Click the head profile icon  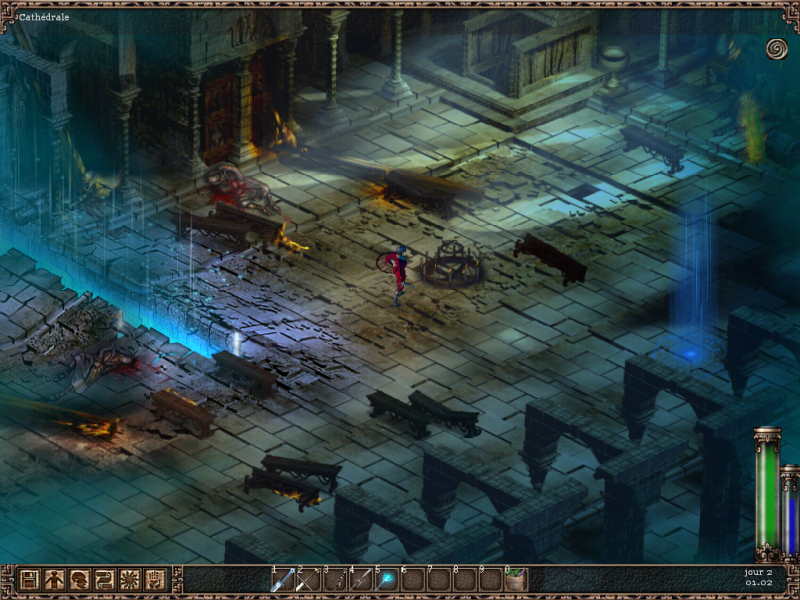point(79,579)
